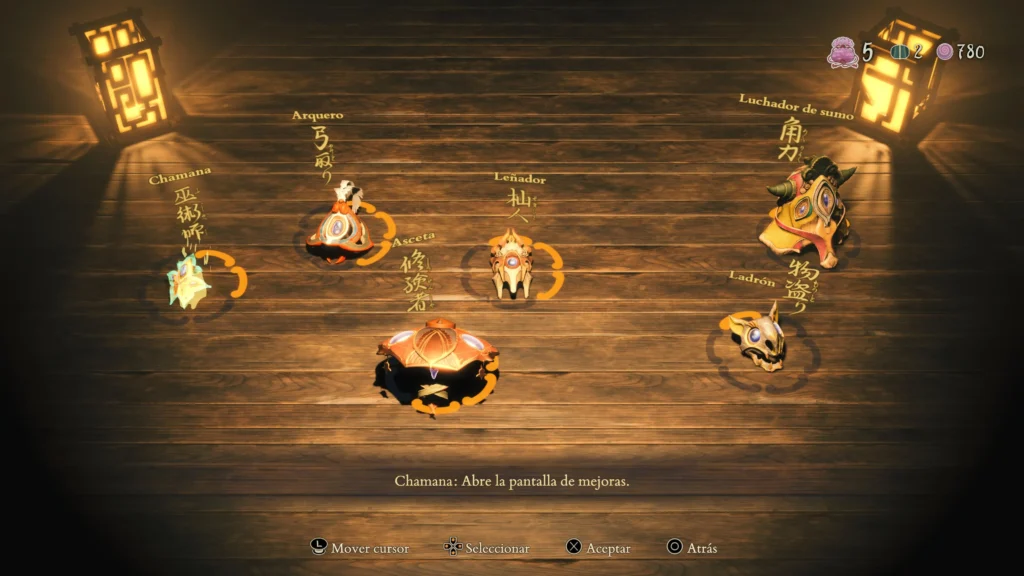Select the Leñador mask
This screenshot has width=1024, height=576.
click(x=511, y=265)
